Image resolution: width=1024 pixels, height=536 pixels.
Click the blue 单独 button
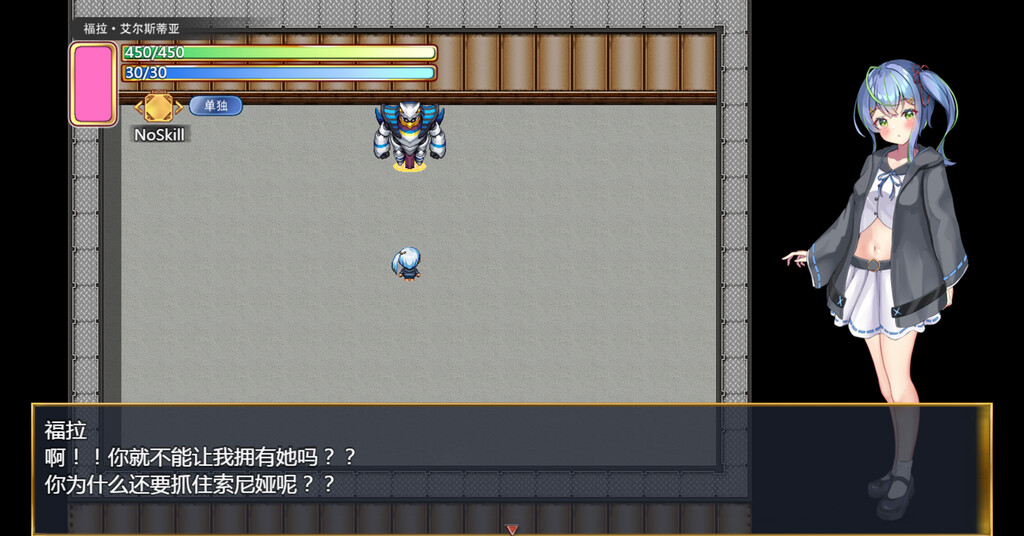tap(215, 105)
